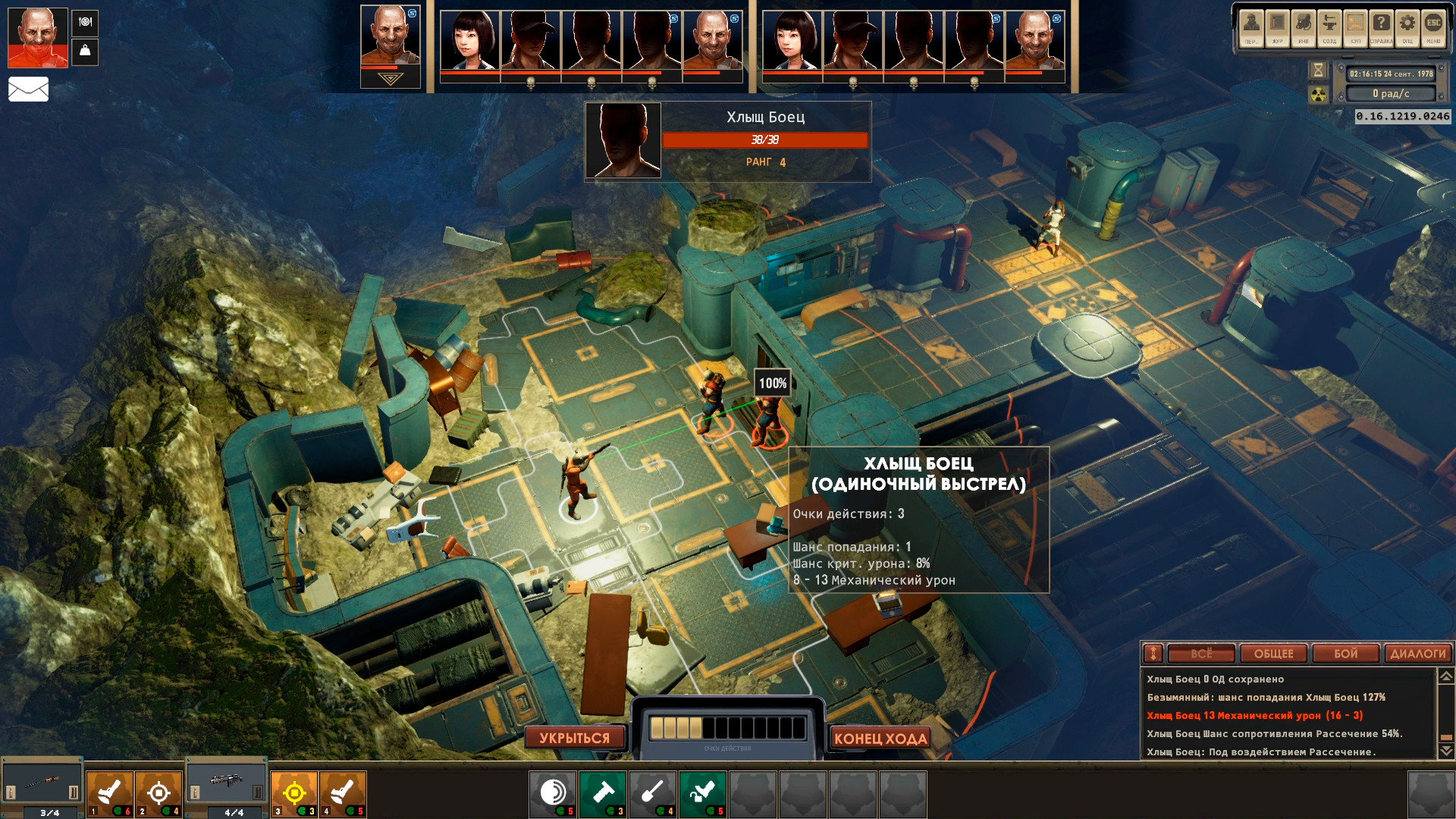
Task: Open the inventory backpack (ИНВ)
Action: click(1304, 27)
